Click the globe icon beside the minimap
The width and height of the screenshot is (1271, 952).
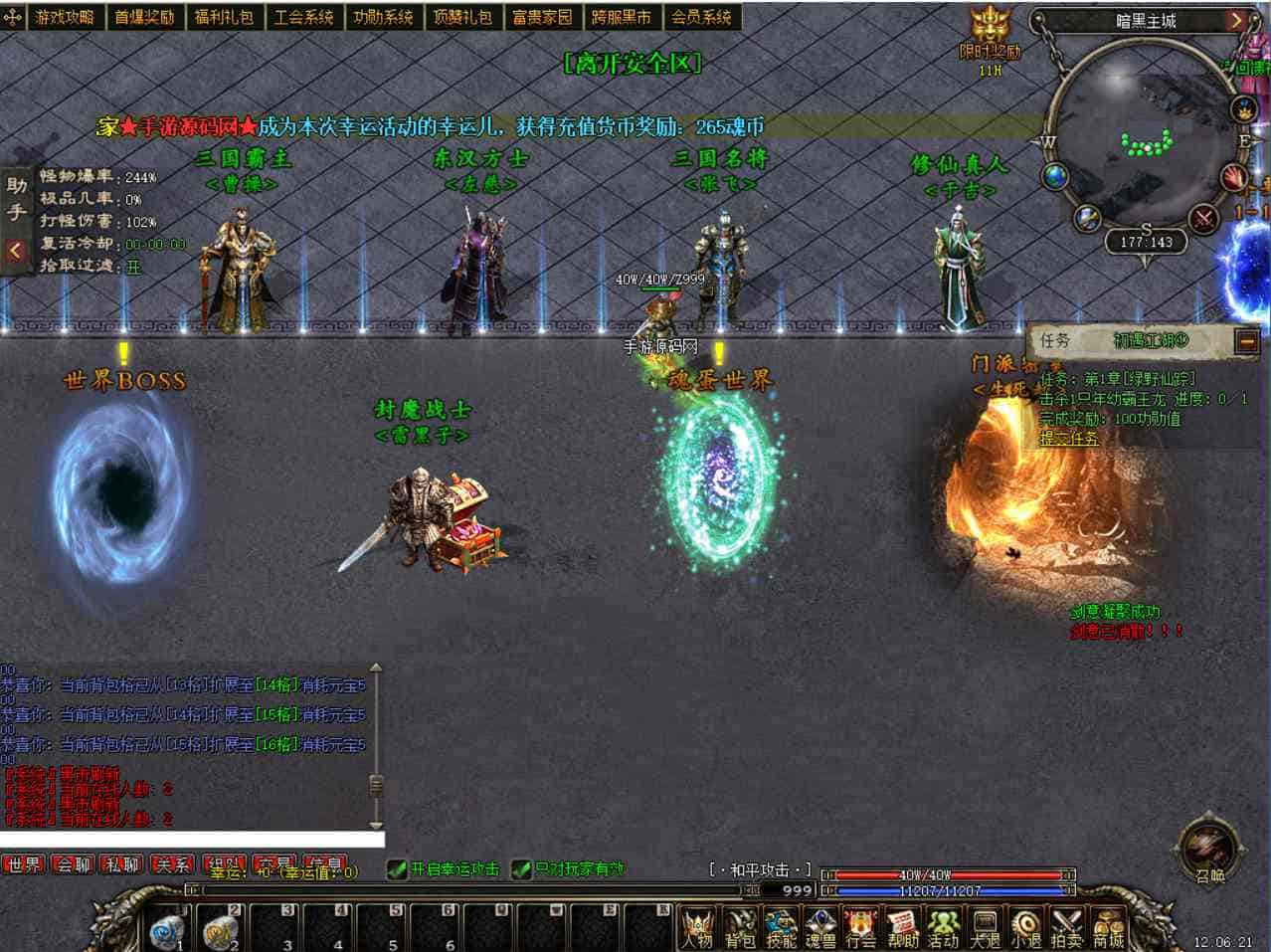pos(1055,177)
